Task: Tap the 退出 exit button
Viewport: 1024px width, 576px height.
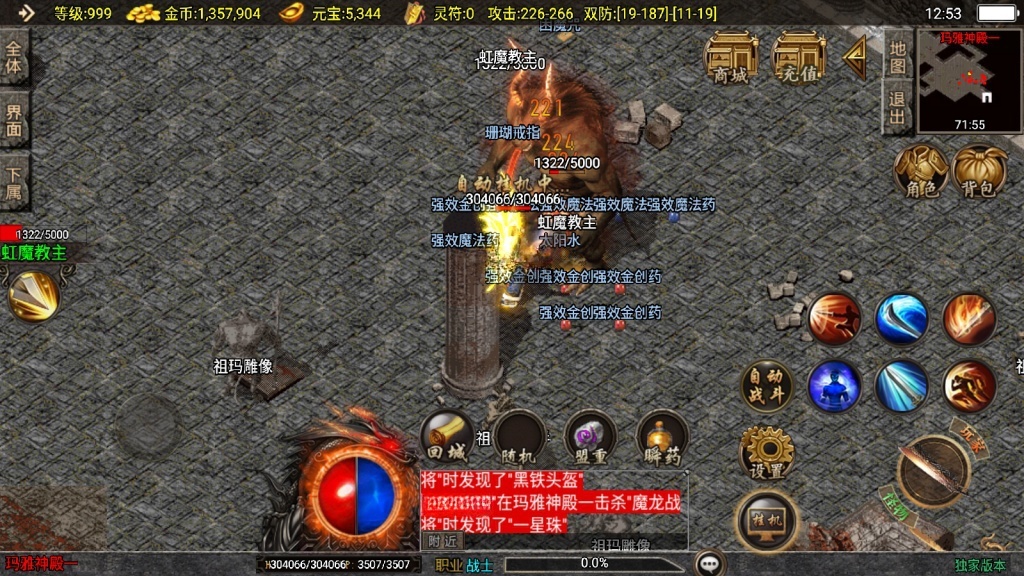Action: coord(898,108)
